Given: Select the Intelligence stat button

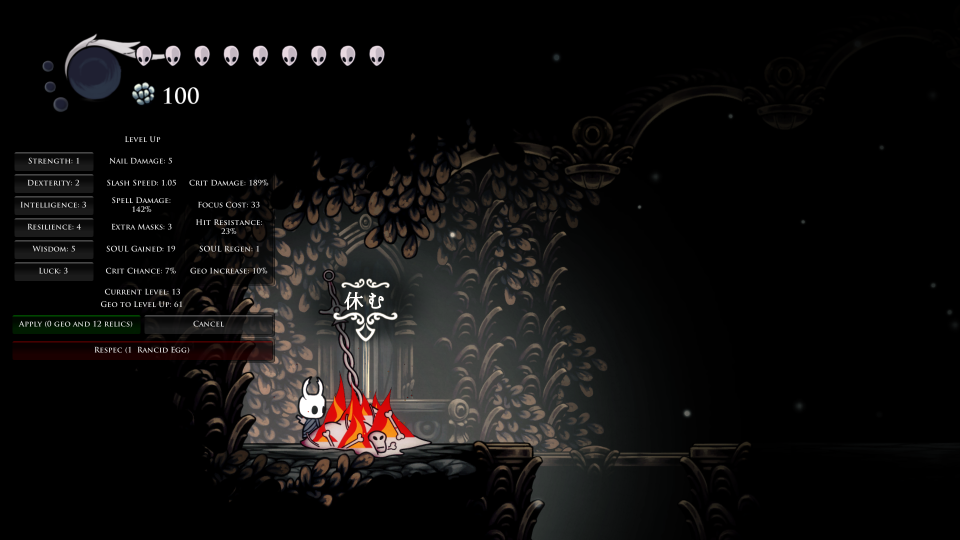Looking at the screenshot, I should coord(54,205).
